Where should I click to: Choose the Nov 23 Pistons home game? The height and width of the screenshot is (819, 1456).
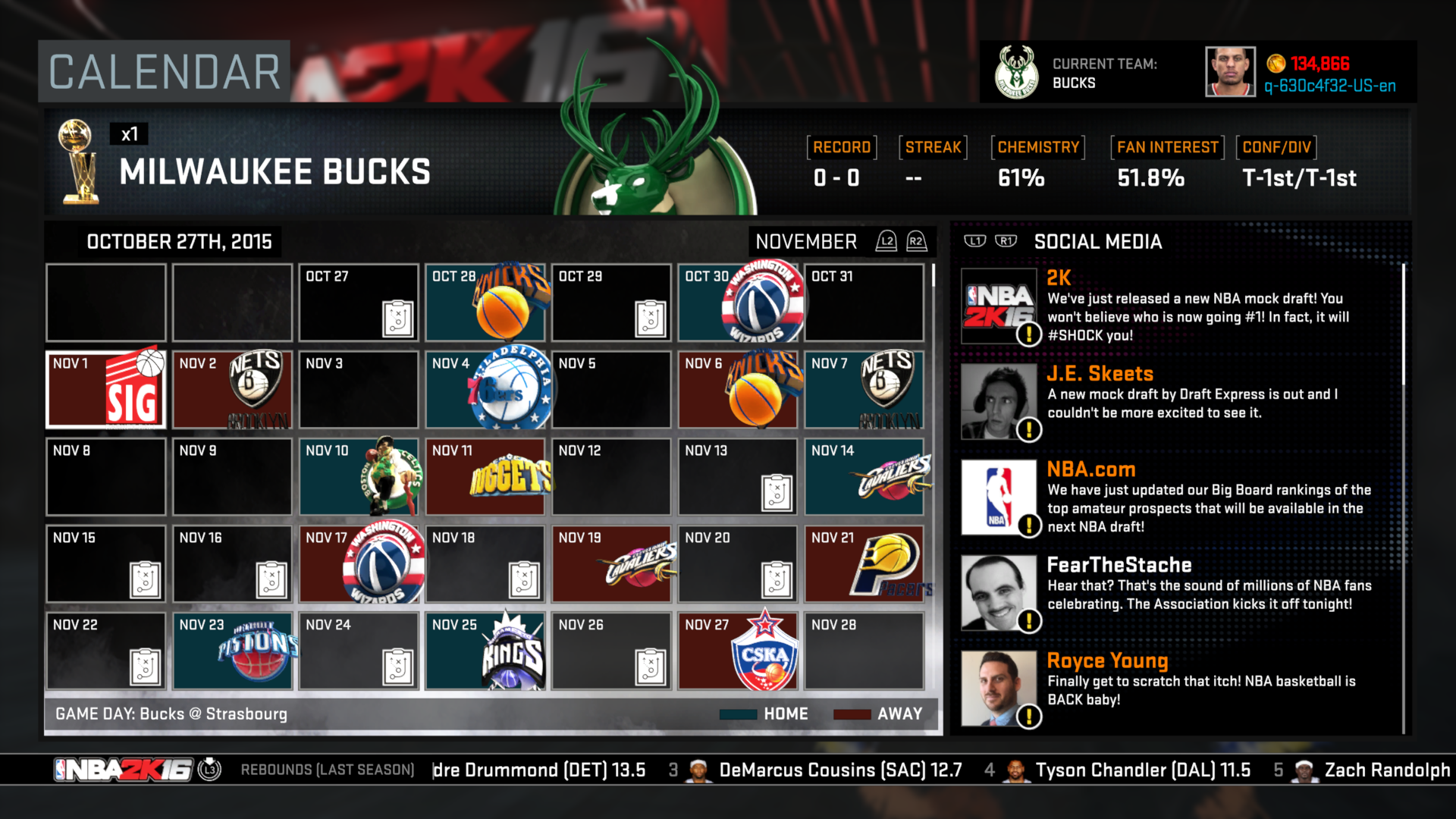(x=232, y=651)
